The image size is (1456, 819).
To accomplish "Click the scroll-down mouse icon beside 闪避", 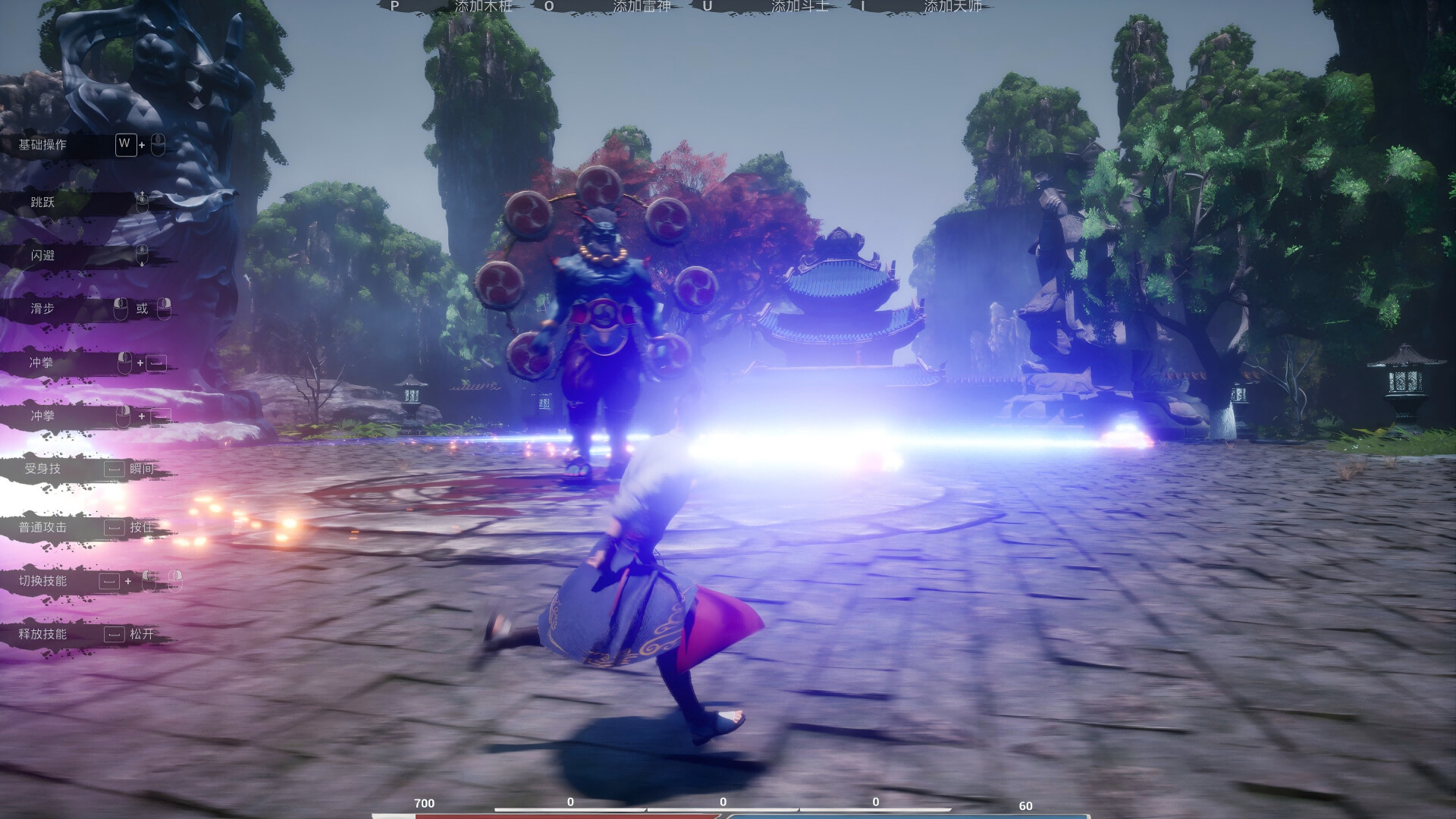I will (141, 254).
